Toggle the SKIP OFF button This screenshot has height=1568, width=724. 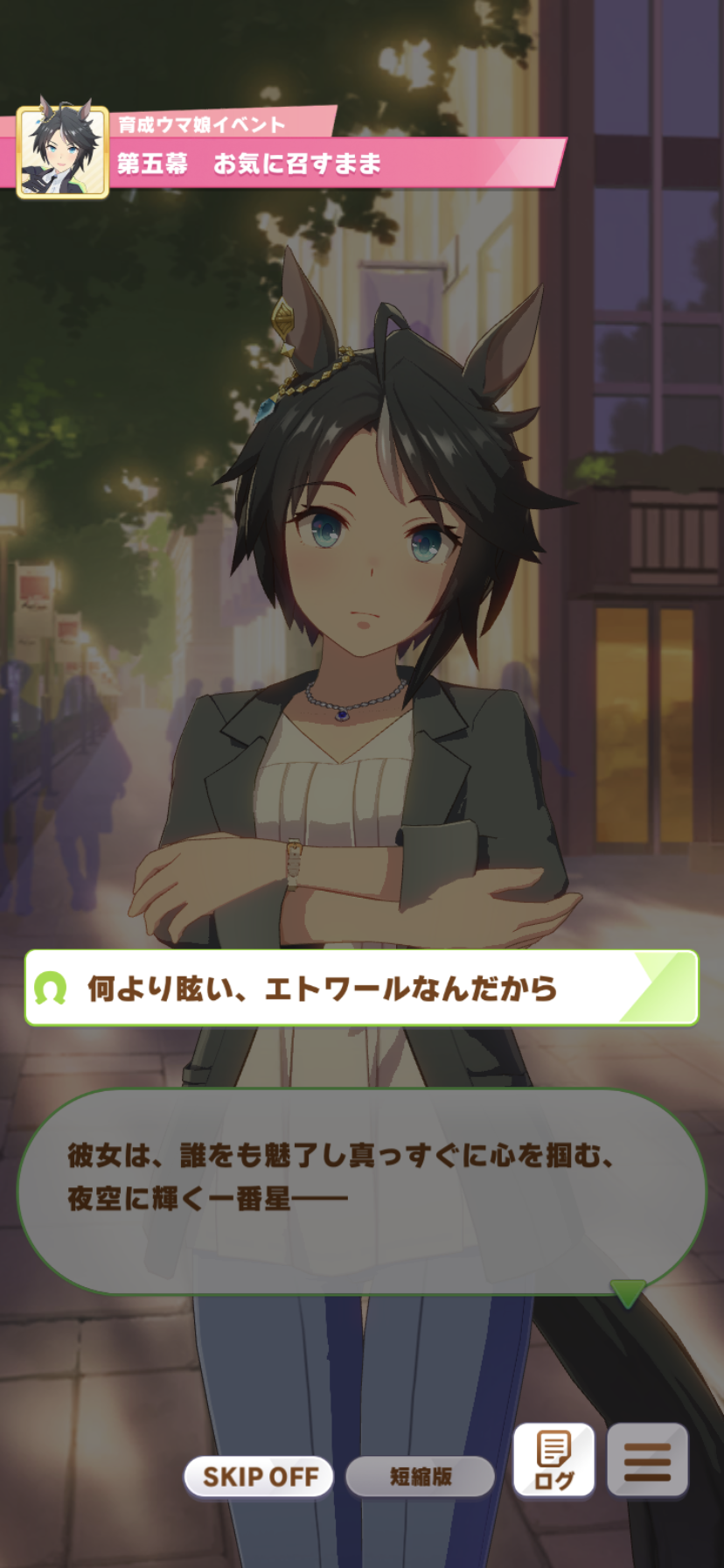point(260,1477)
